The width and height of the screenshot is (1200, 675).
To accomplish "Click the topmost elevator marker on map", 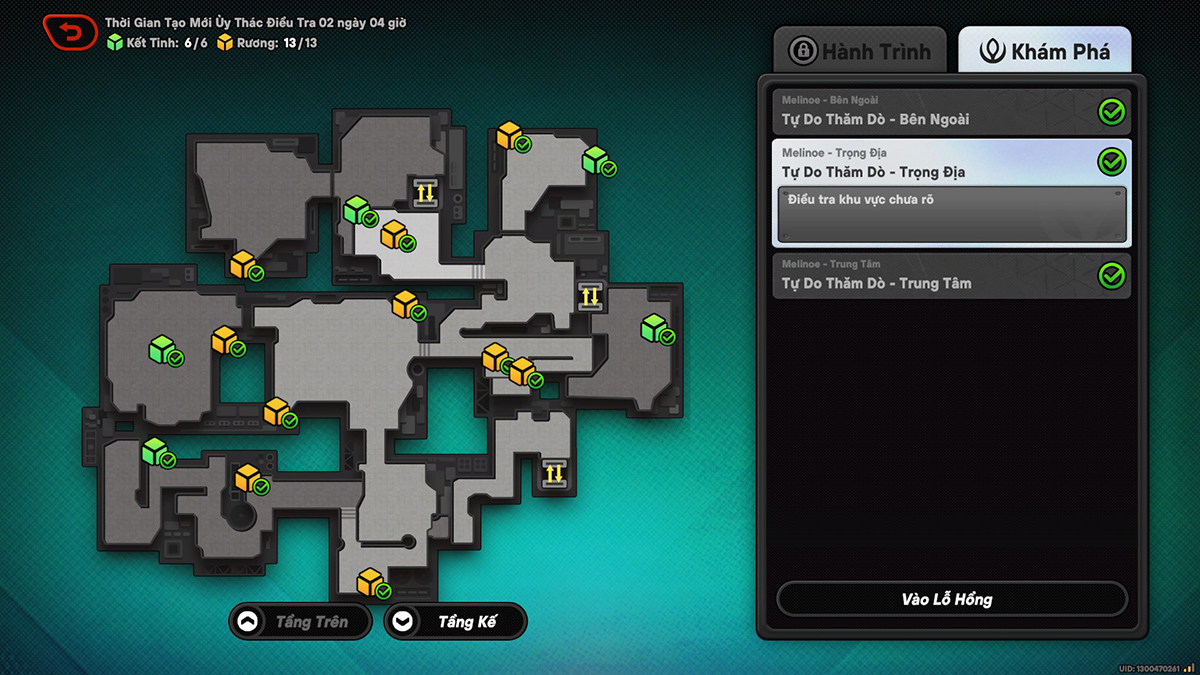I will (x=425, y=191).
